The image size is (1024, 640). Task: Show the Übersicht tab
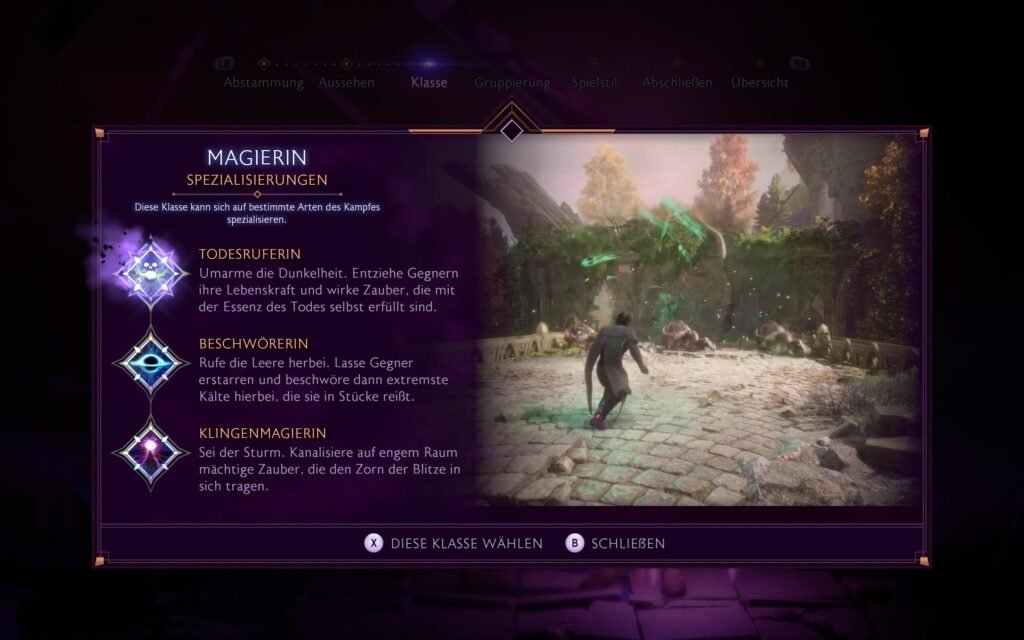(760, 83)
